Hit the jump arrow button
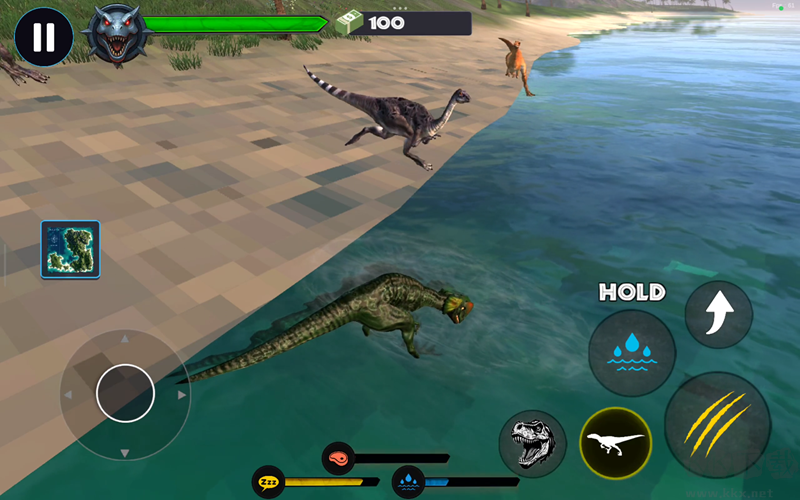800x500 pixels. 718,314
